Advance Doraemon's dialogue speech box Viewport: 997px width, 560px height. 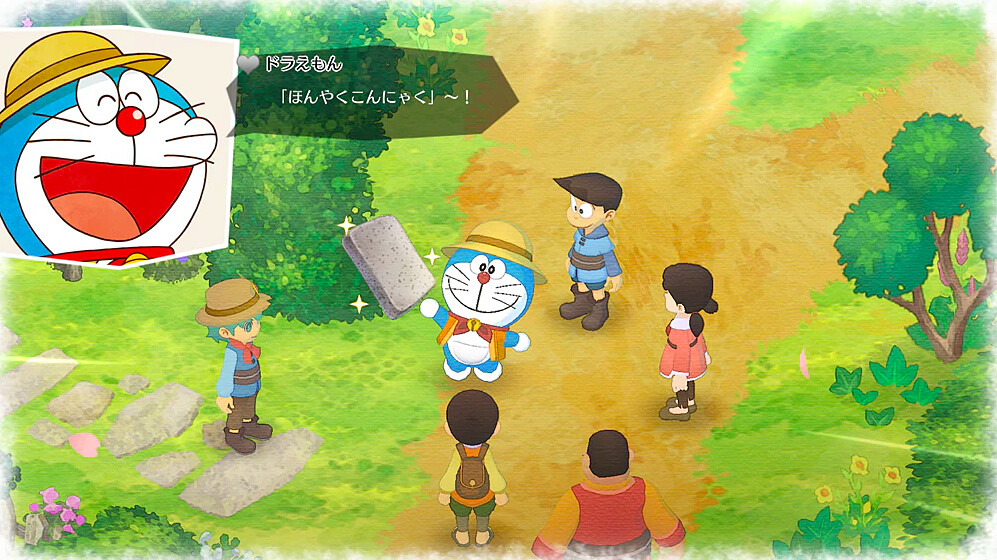coord(375,92)
